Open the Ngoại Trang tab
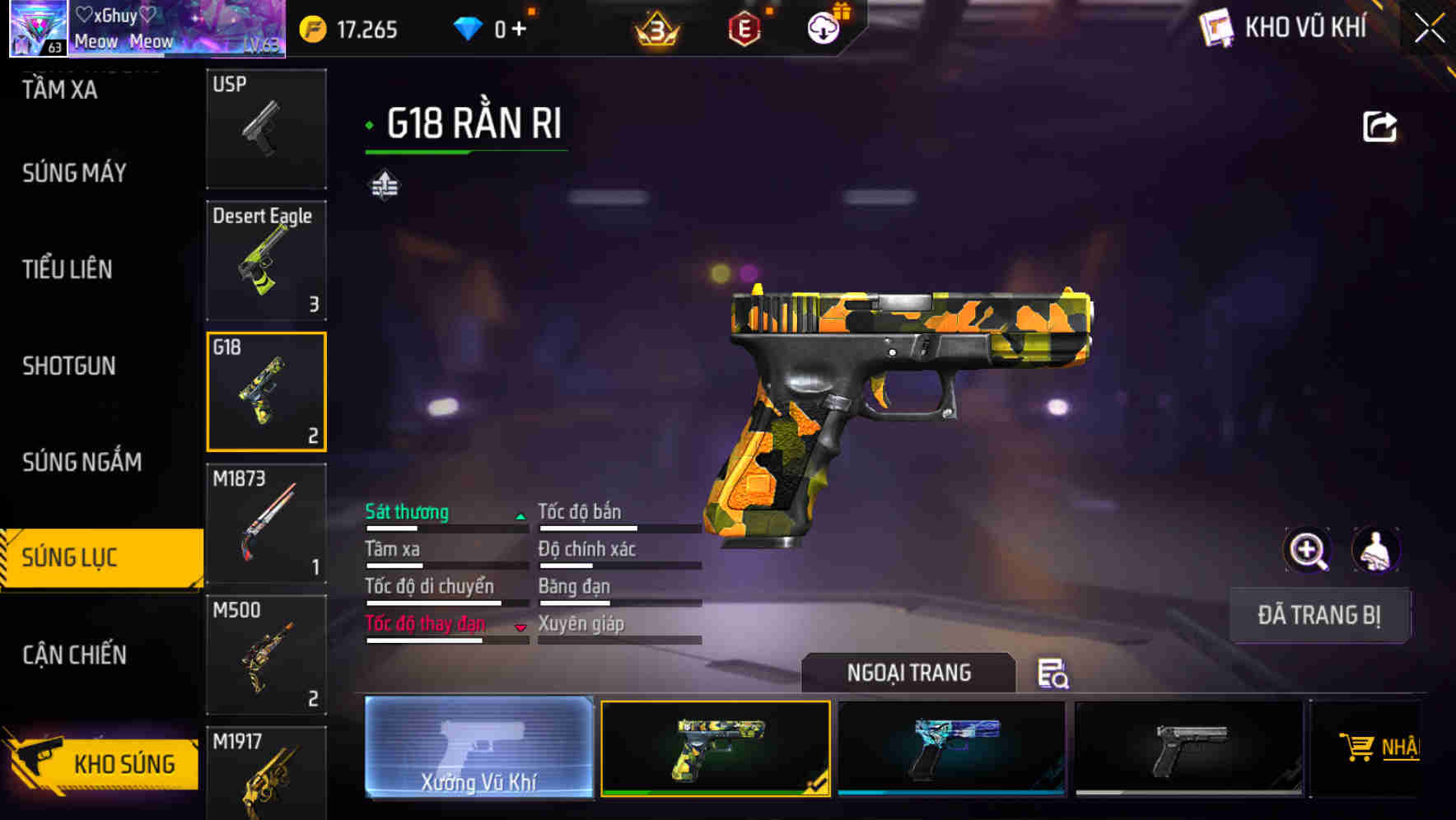Screen dimensions: 1456x820 coord(908,673)
